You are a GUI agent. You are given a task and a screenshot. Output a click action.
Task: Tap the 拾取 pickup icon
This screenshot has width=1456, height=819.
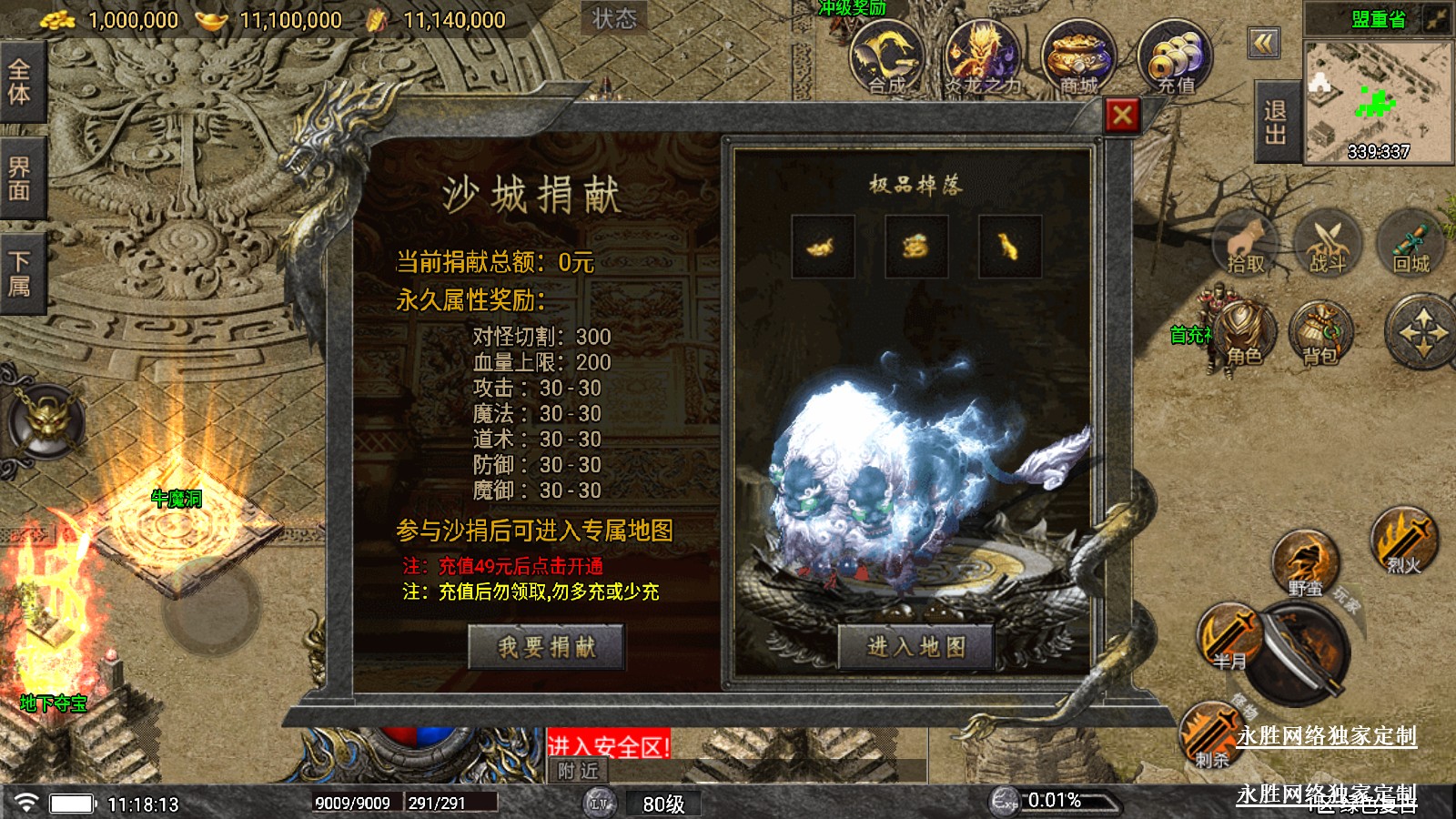[x=1247, y=244]
